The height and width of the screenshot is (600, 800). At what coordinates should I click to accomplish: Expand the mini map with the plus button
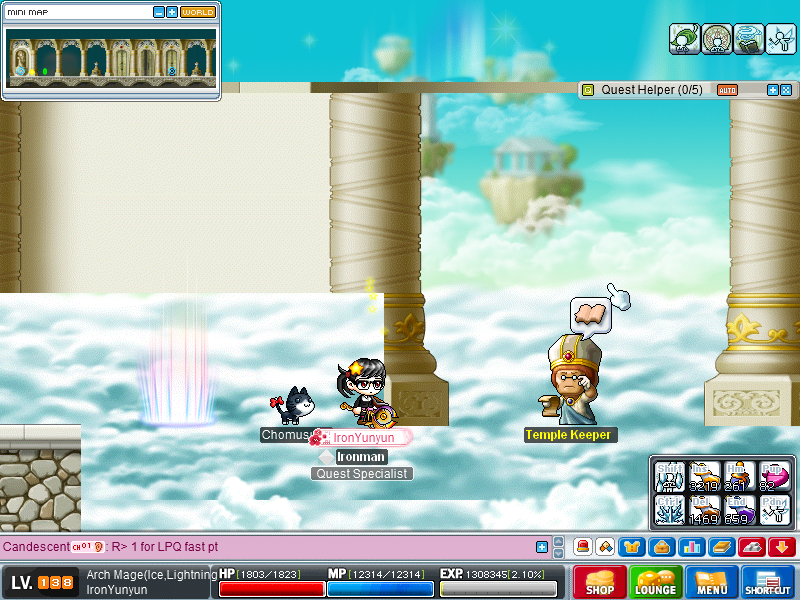172,12
